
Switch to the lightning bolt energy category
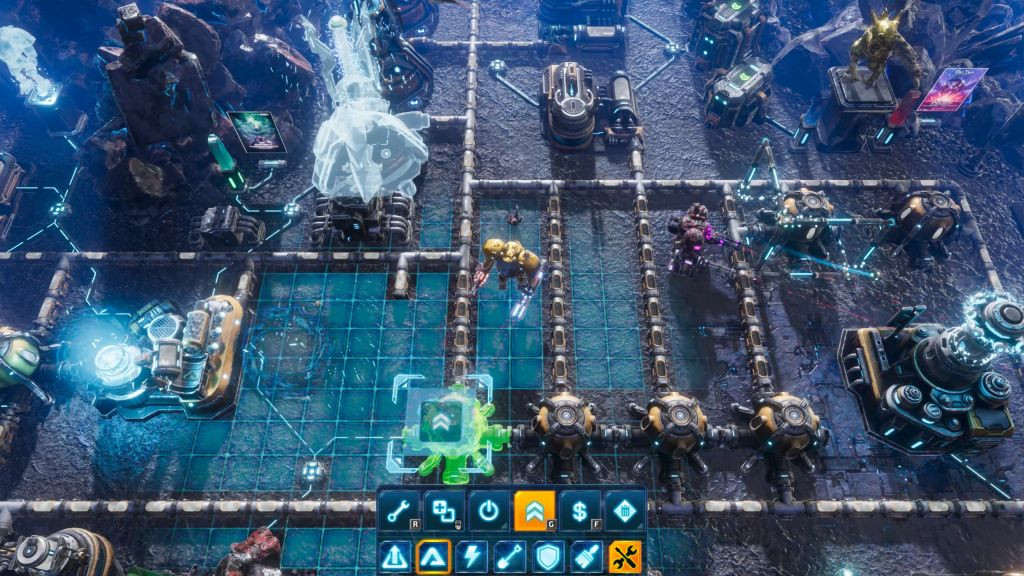point(472,556)
